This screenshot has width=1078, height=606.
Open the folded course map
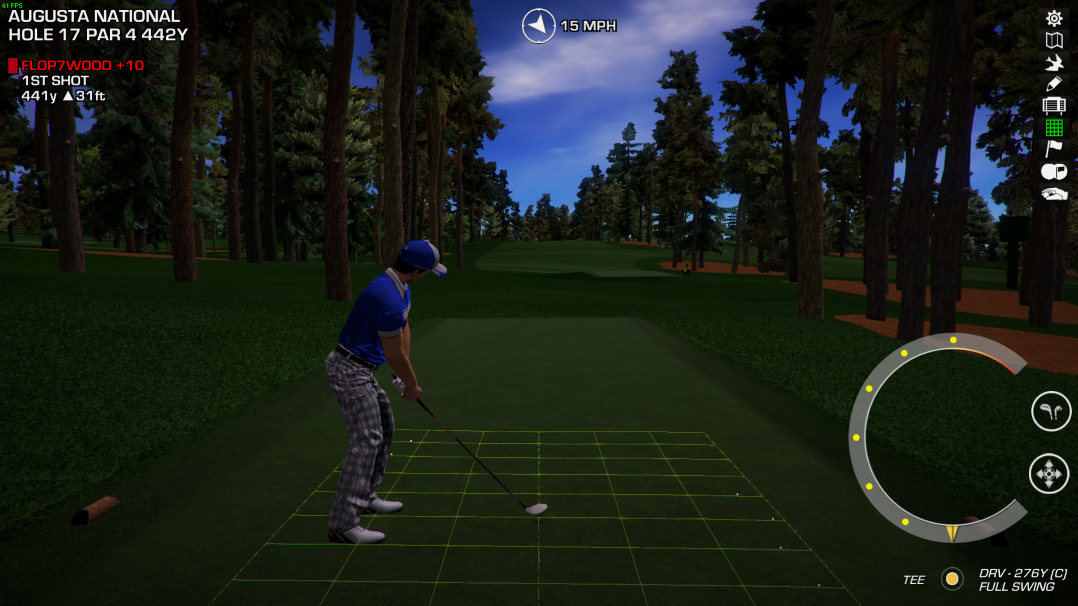click(x=1053, y=40)
